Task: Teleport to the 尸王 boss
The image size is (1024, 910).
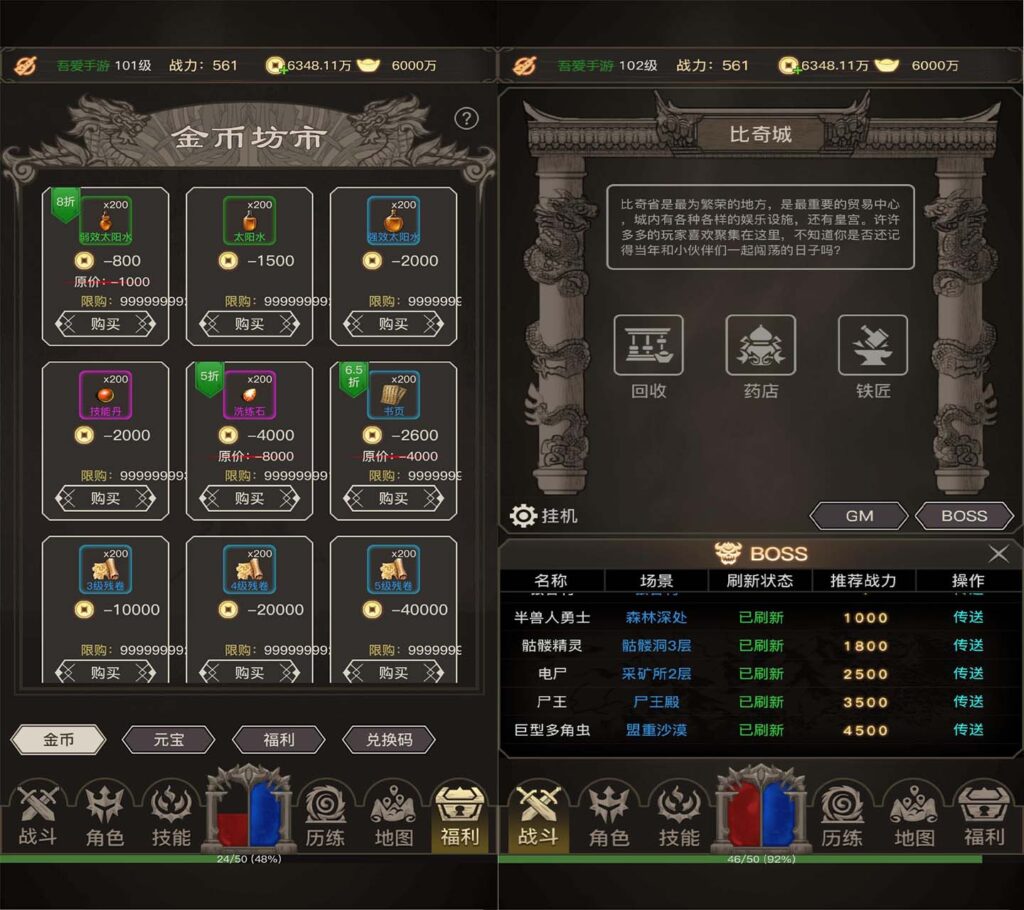Action: [x=968, y=702]
